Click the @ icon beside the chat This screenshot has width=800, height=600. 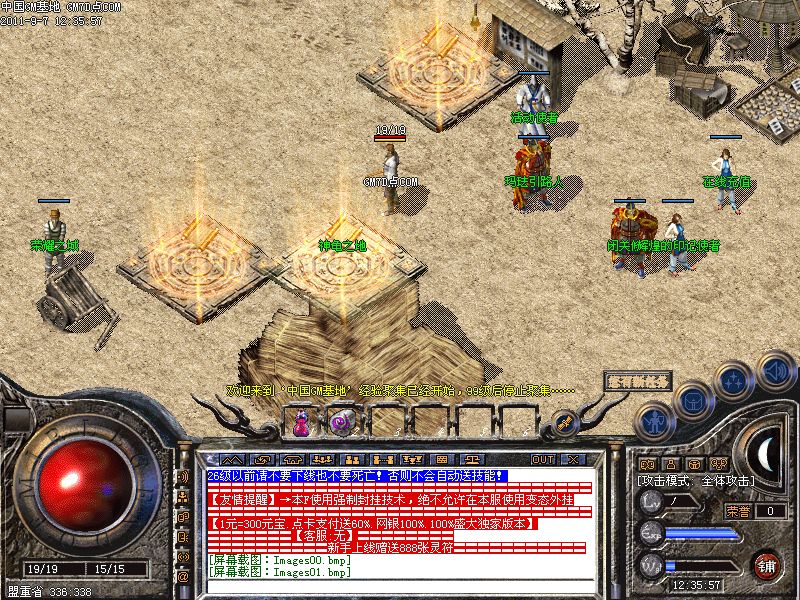click(183, 577)
